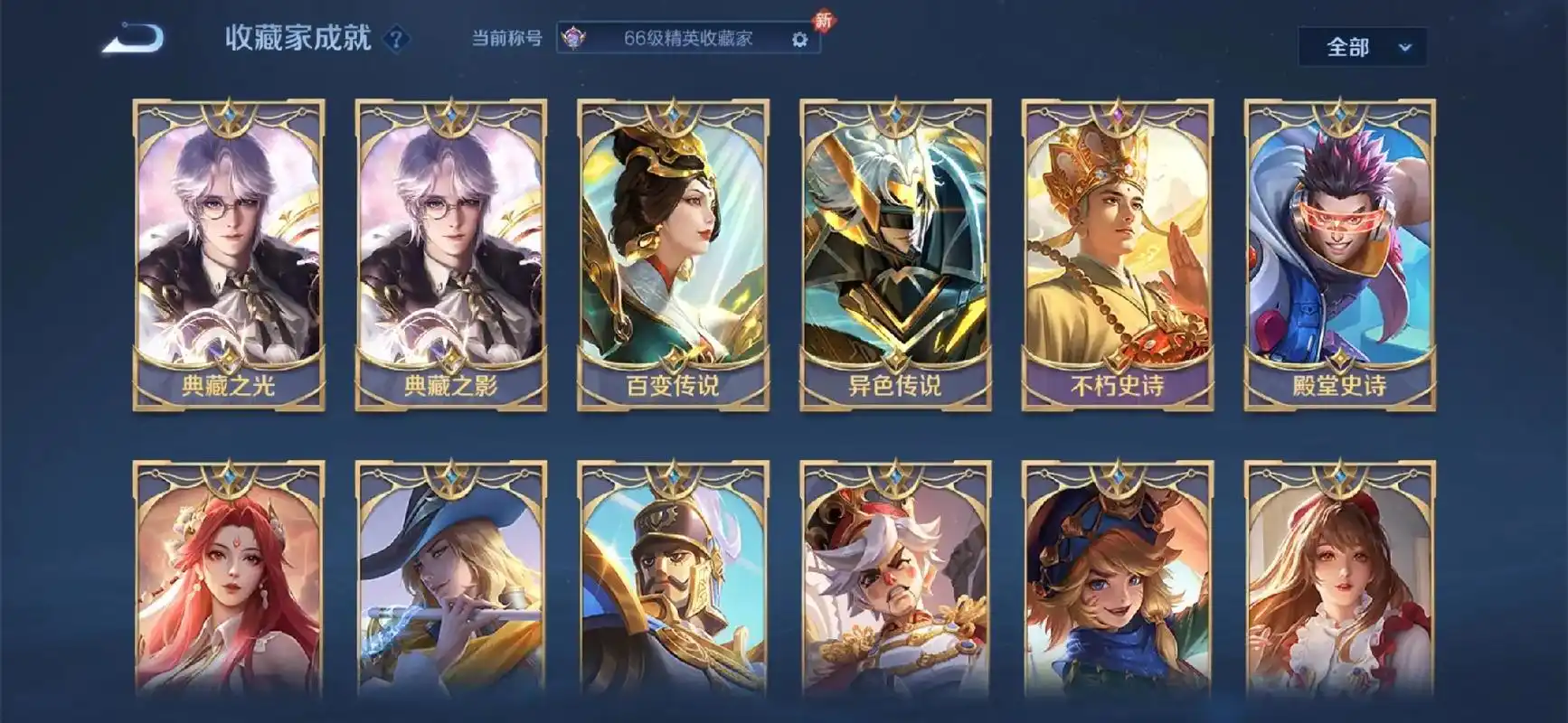Viewport: 1568px width, 723px height.
Task: Click the emblem icon atop the 殿堂史诗 card
Action: [1337, 113]
